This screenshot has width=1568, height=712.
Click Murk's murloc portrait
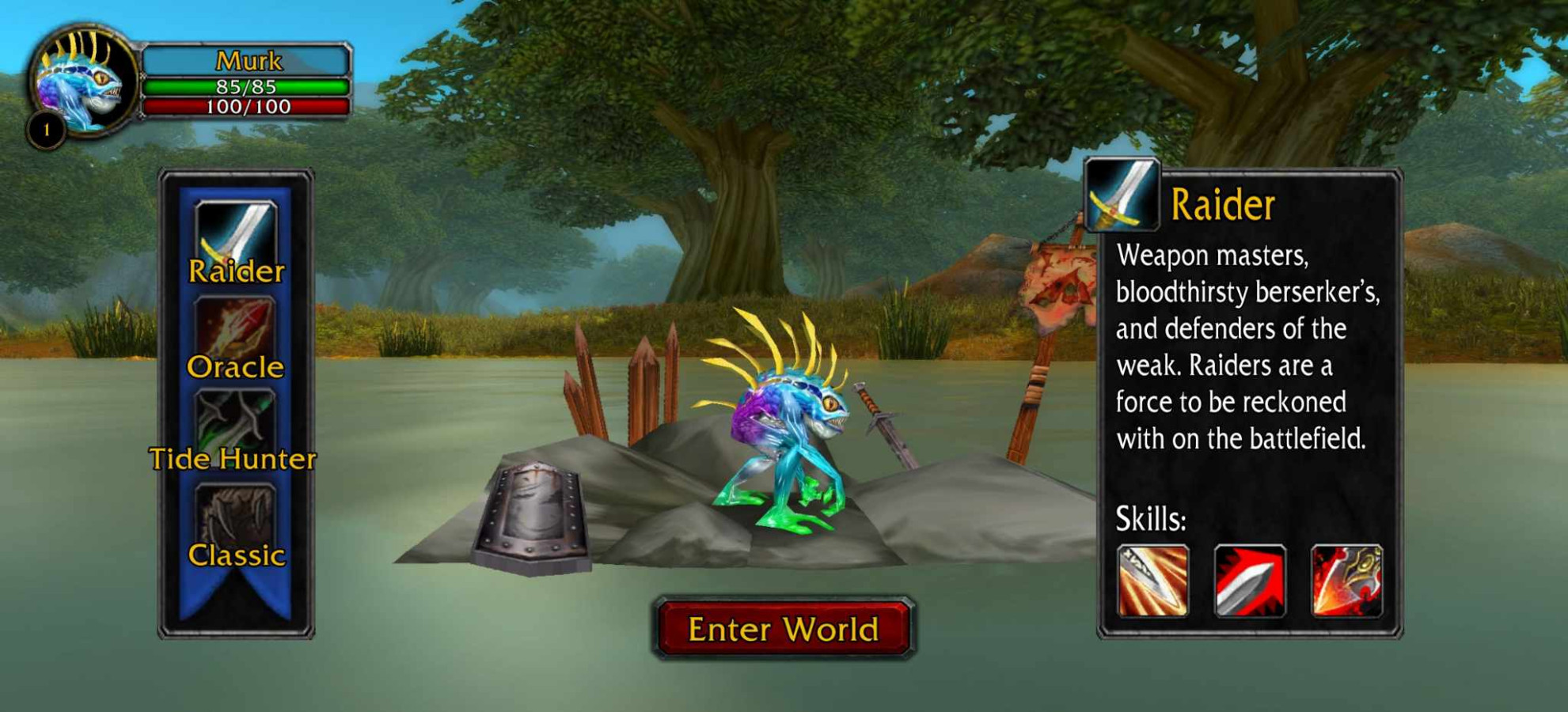tap(81, 81)
